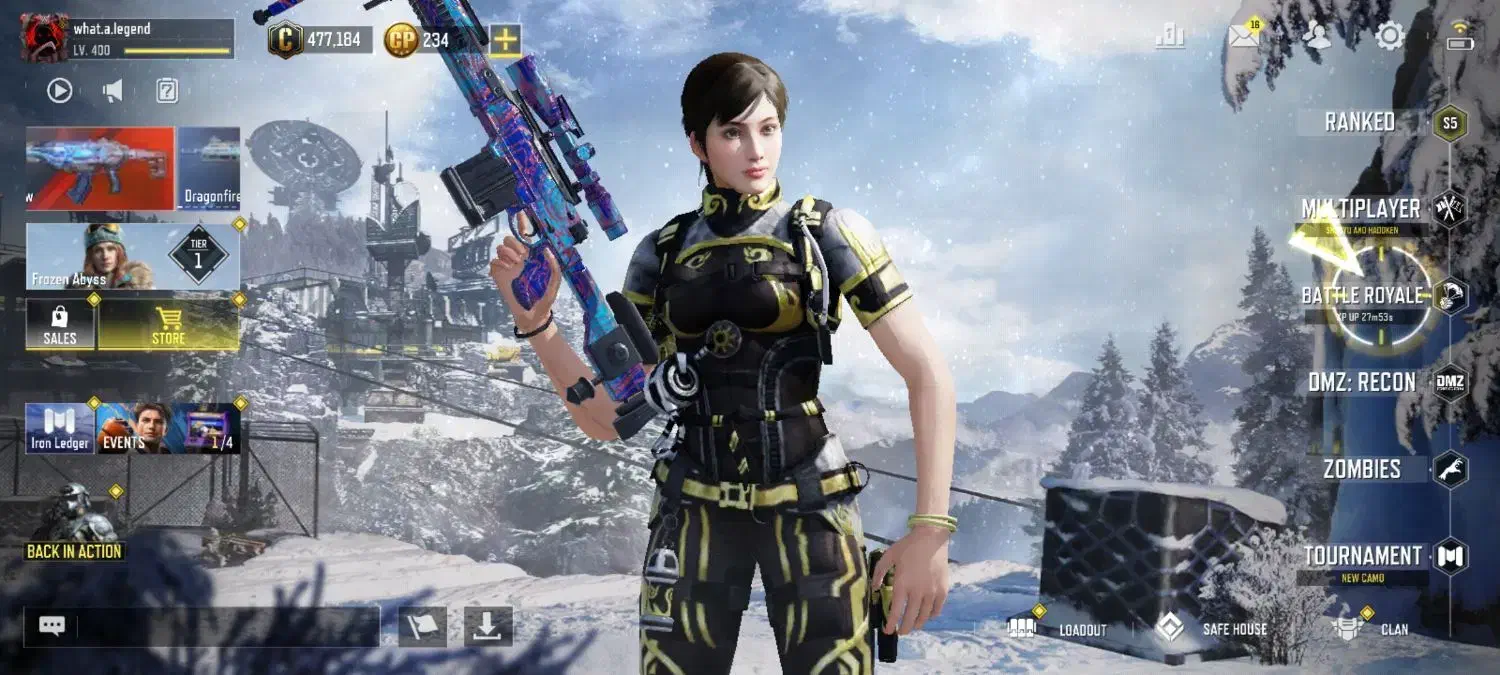Screen dimensions: 1500x675
Task: Select the Ranked game mode
Action: 1360,122
